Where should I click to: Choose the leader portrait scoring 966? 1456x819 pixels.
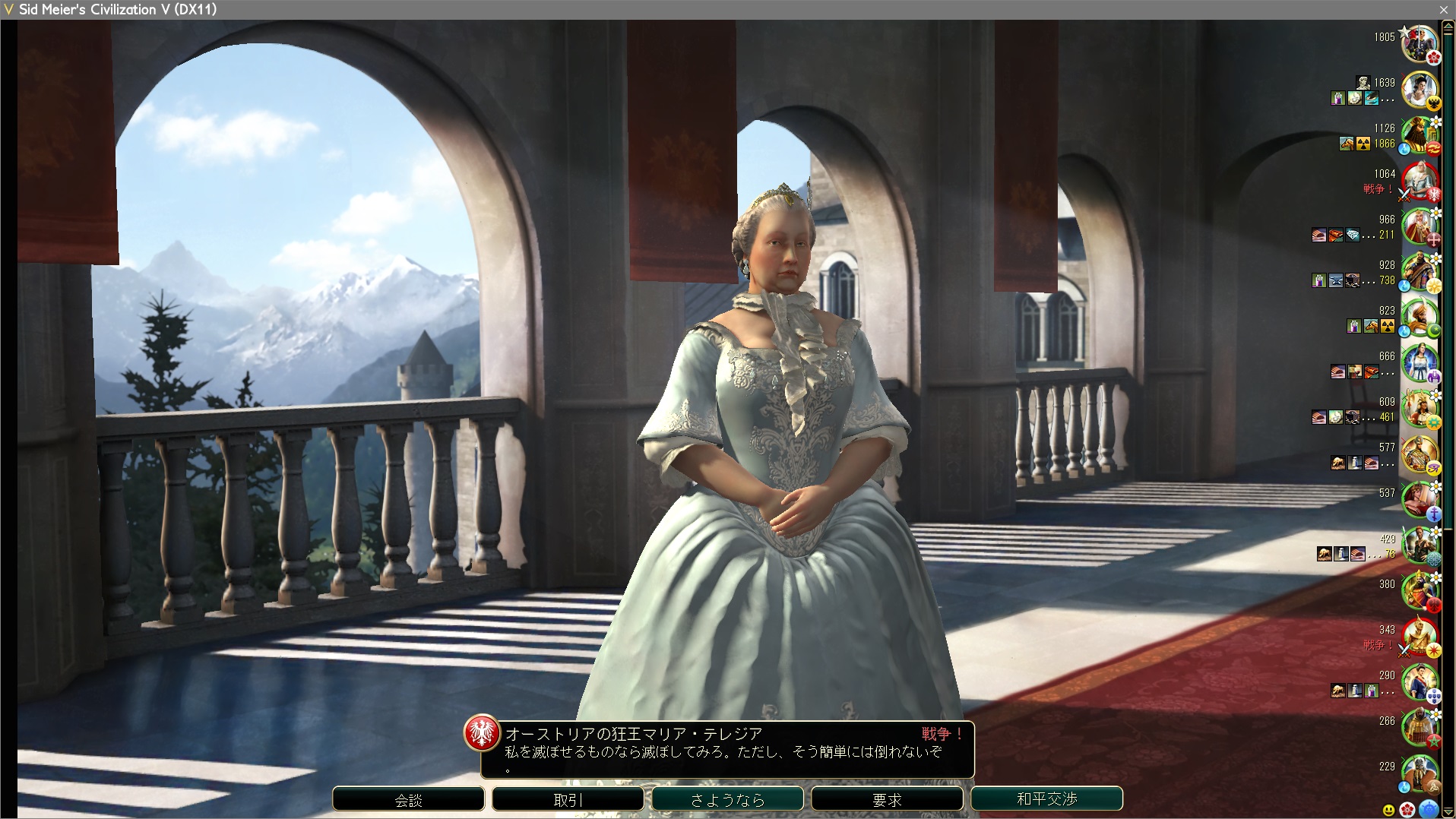[x=1420, y=226]
